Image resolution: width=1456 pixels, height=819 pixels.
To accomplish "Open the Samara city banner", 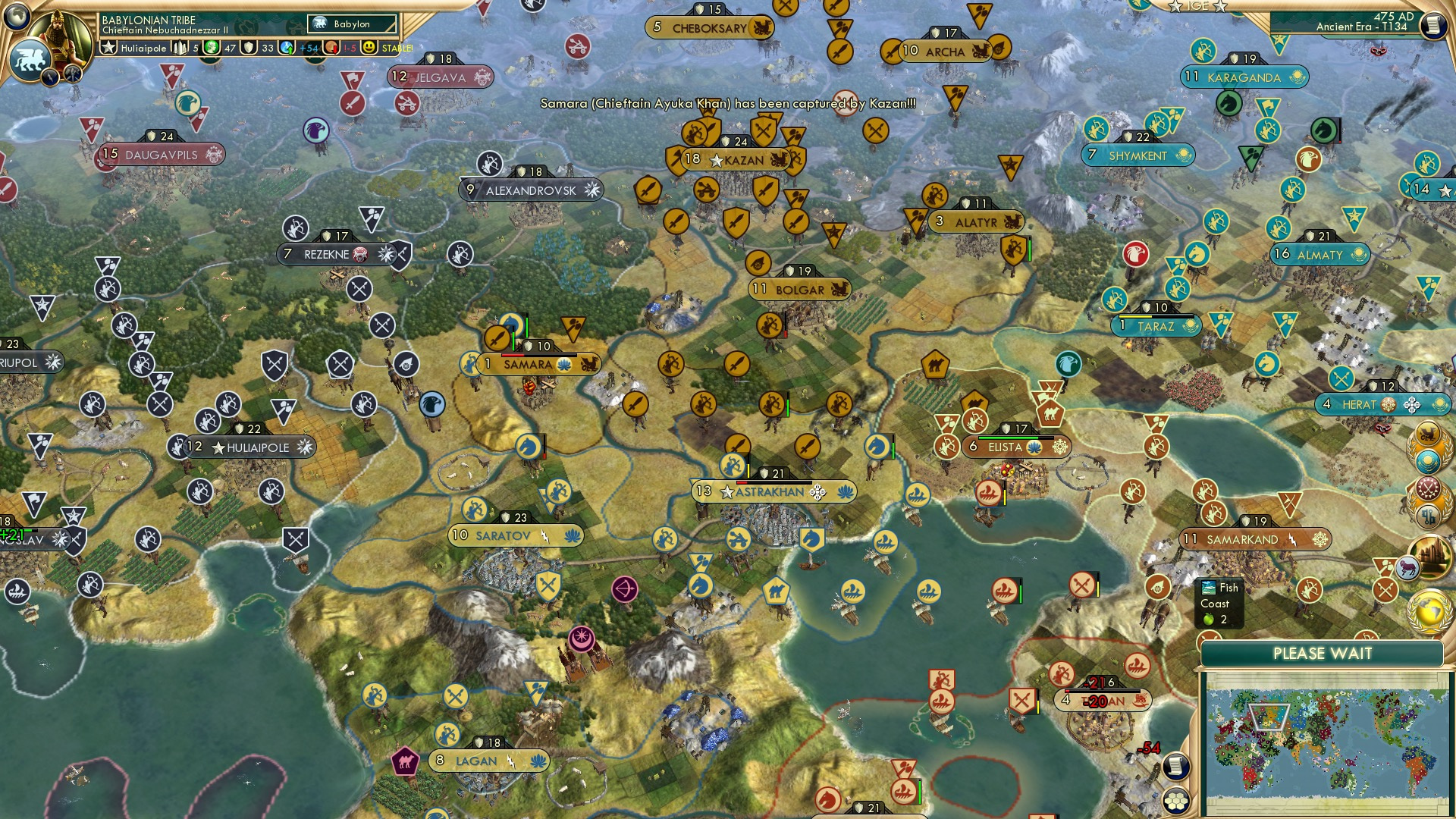I will pos(527,364).
